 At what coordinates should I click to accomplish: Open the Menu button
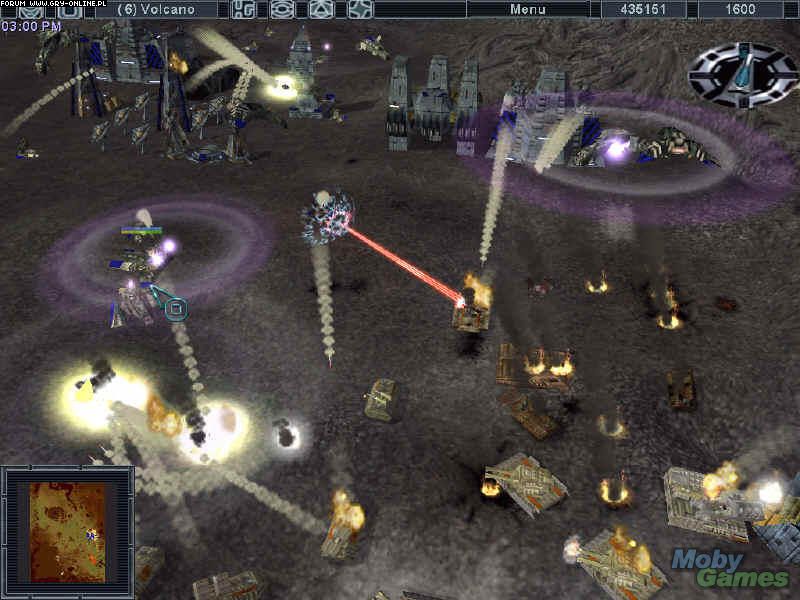[x=528, y=9]
